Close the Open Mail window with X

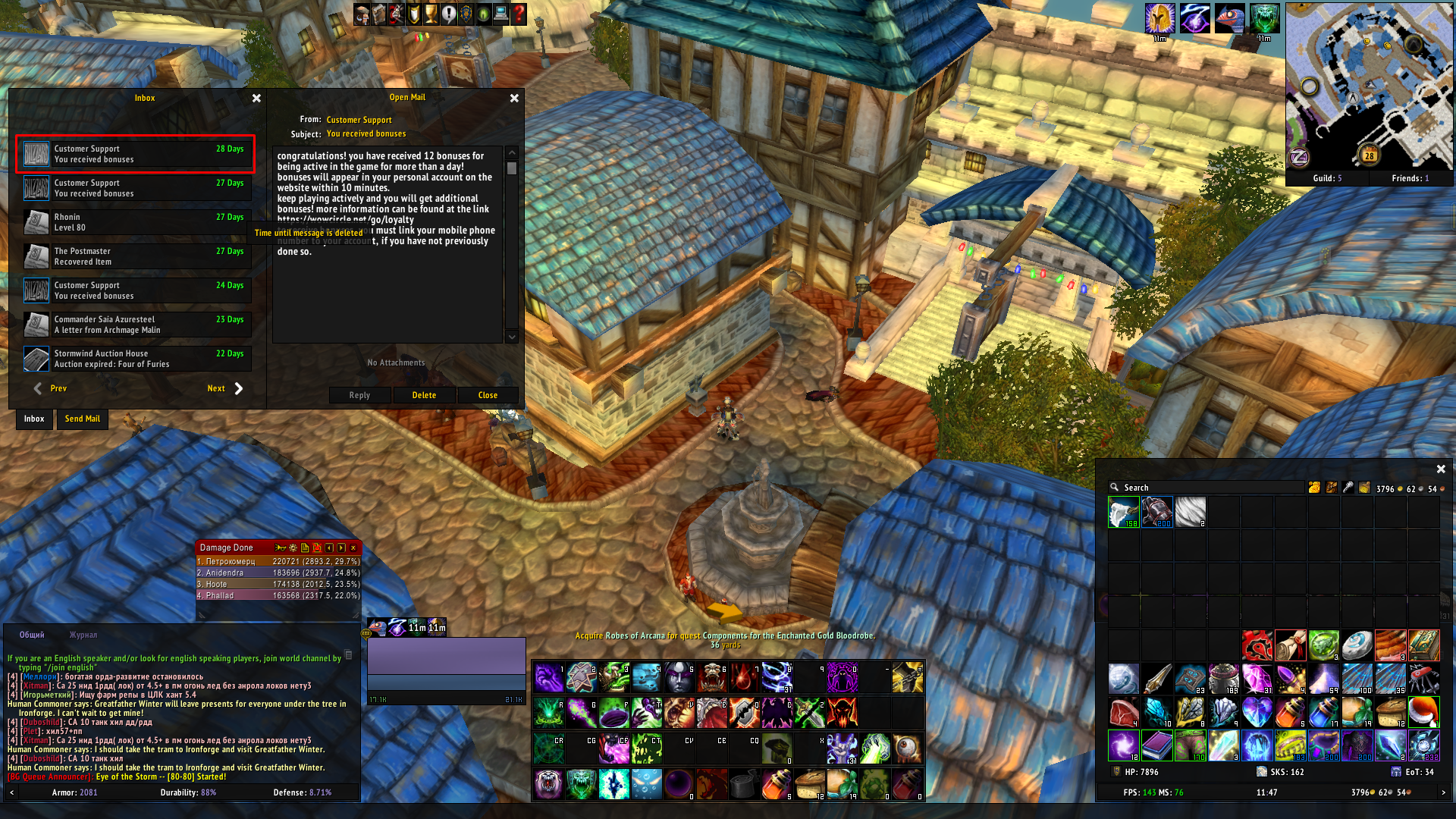[514, 98]
